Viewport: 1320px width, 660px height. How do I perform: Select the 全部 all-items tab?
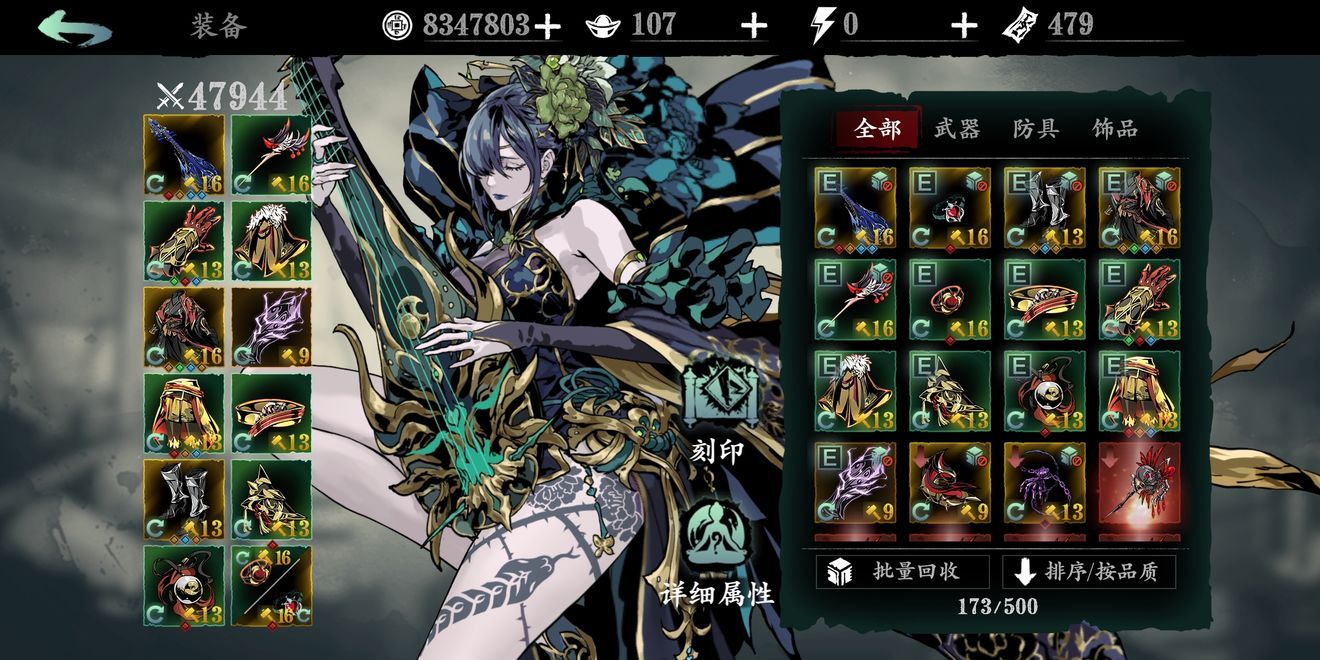877,129
